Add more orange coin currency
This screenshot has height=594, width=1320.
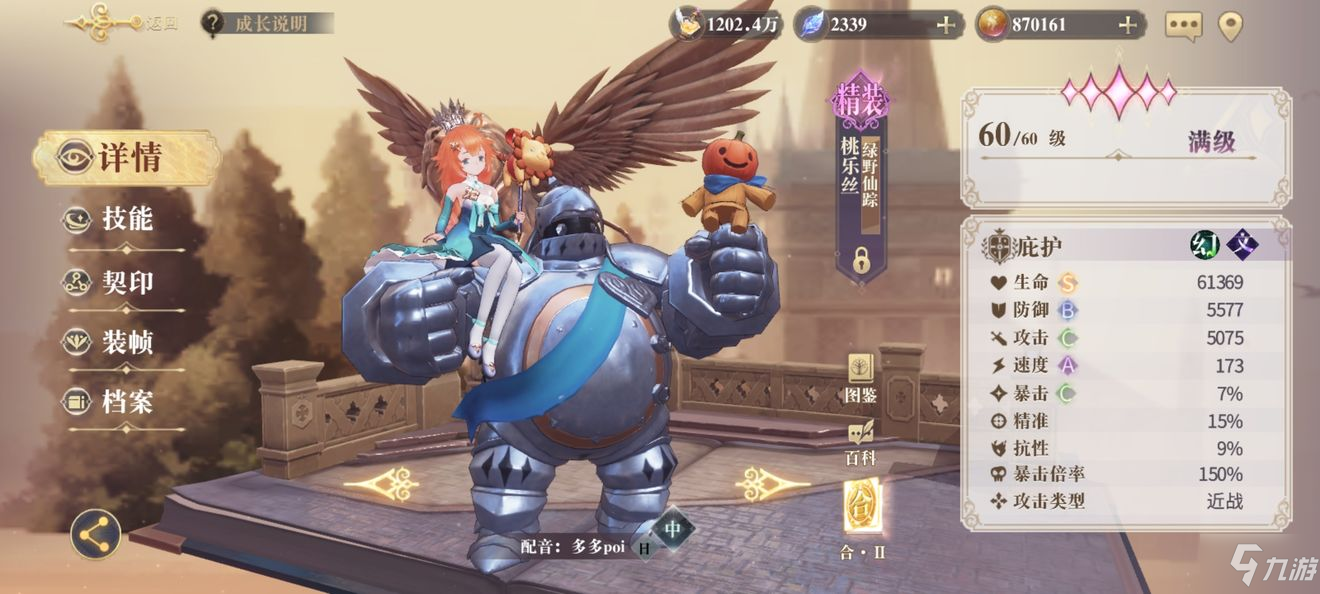coord(1127,25)
